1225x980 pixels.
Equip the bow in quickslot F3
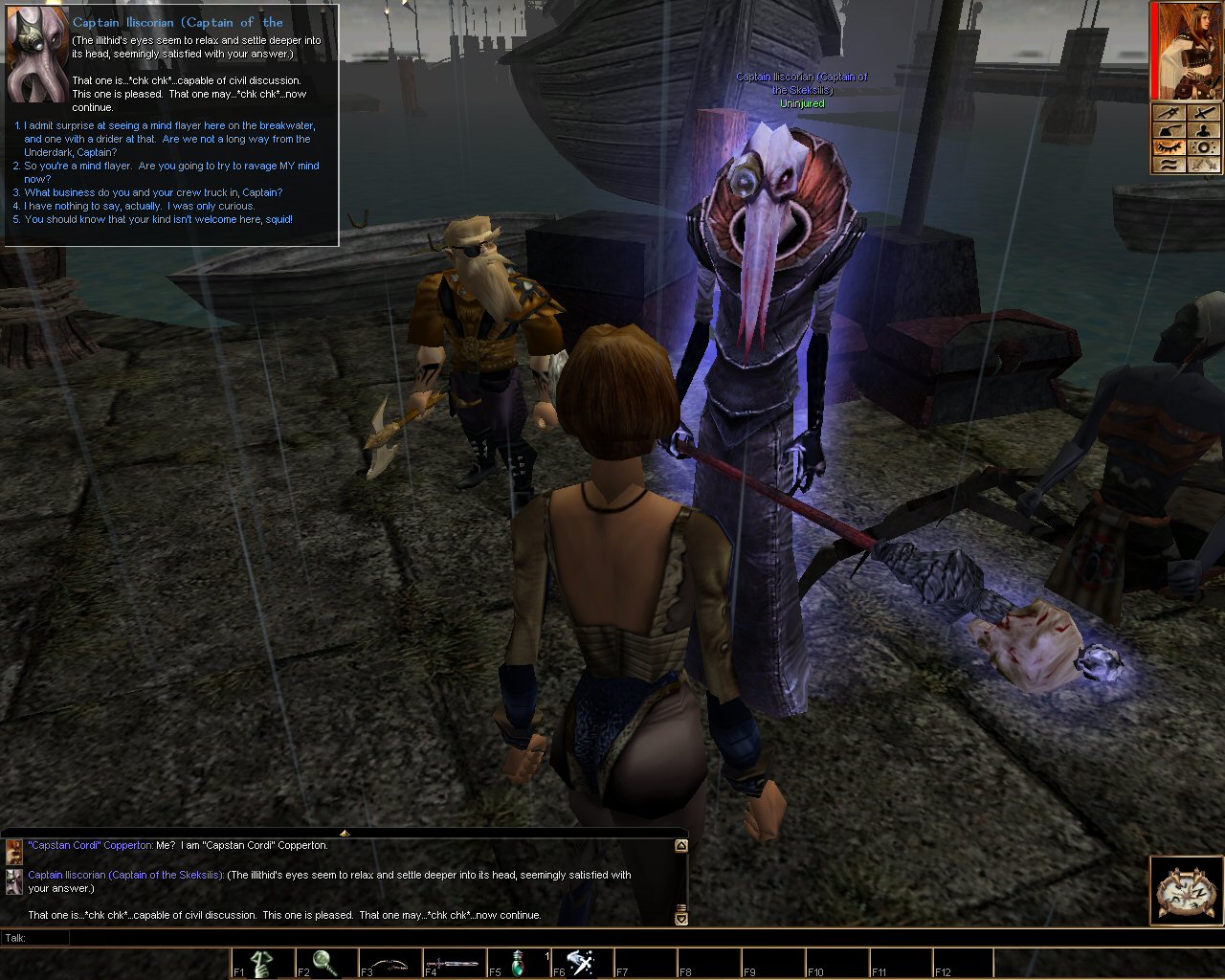coord(390,963)
